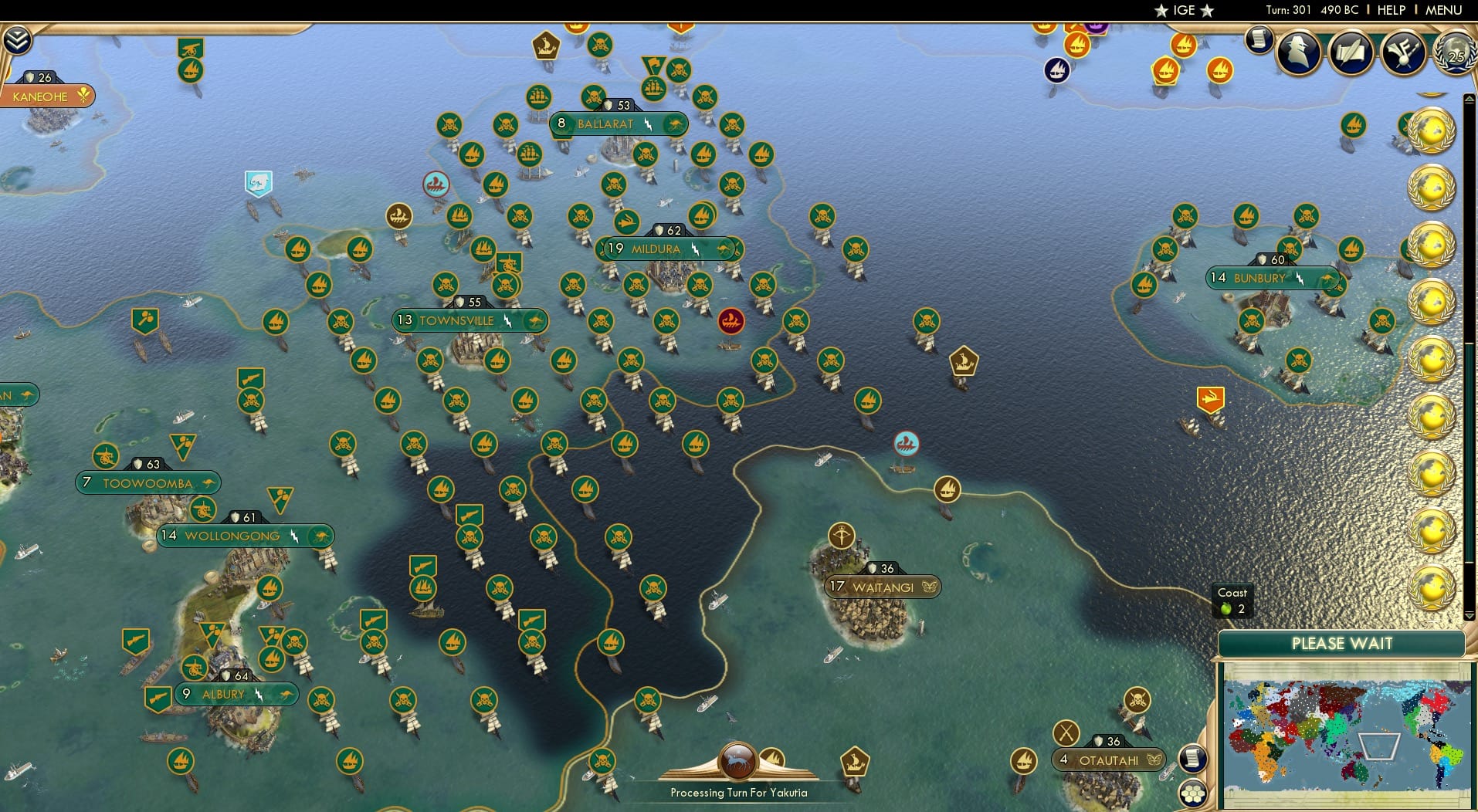The height and width of the screenshot is (812, 1478).
Task: Open the Social Policies quill-and-scroll icon
Action: (1351, 53)
